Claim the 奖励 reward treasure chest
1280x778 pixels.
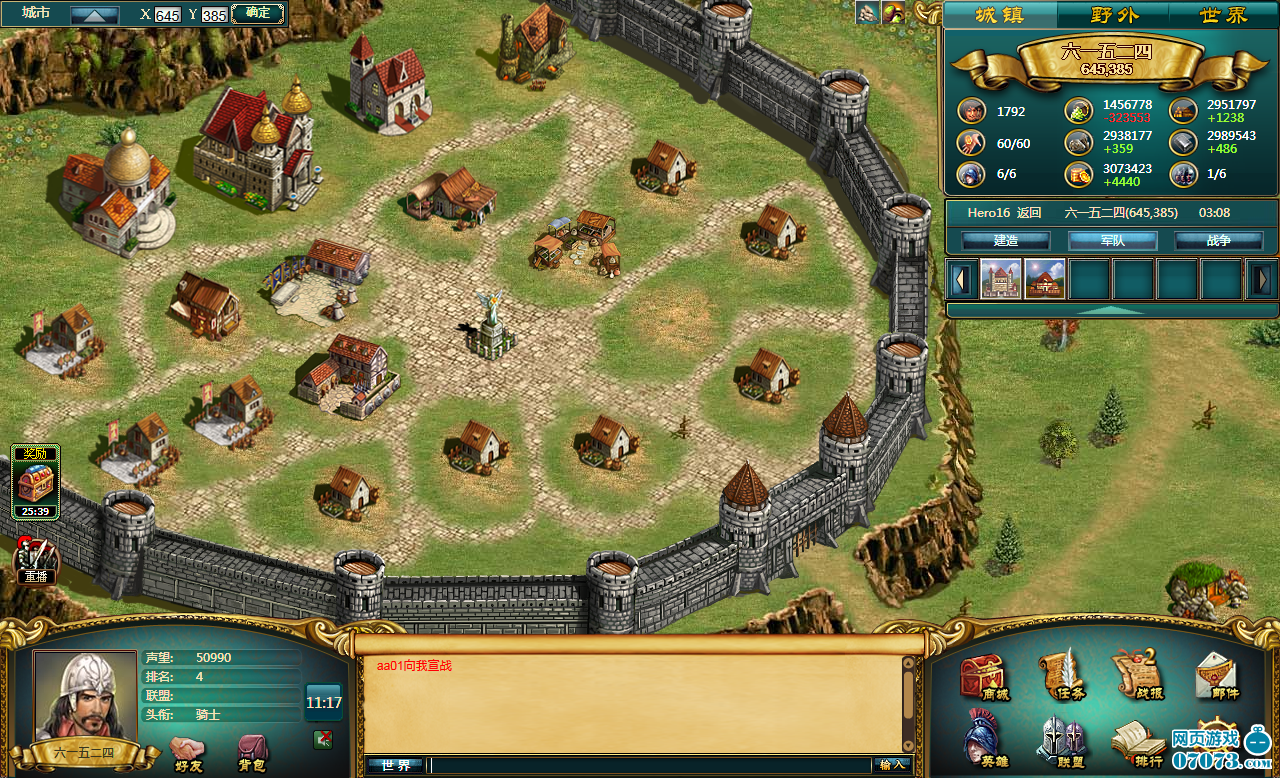coord(35,482)
